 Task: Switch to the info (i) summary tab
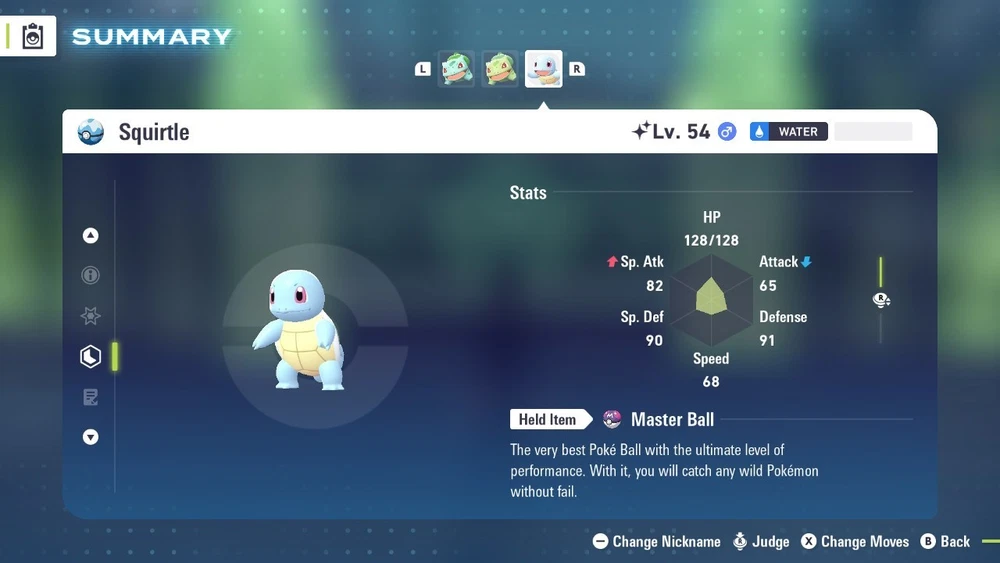[x=91, y=276]
